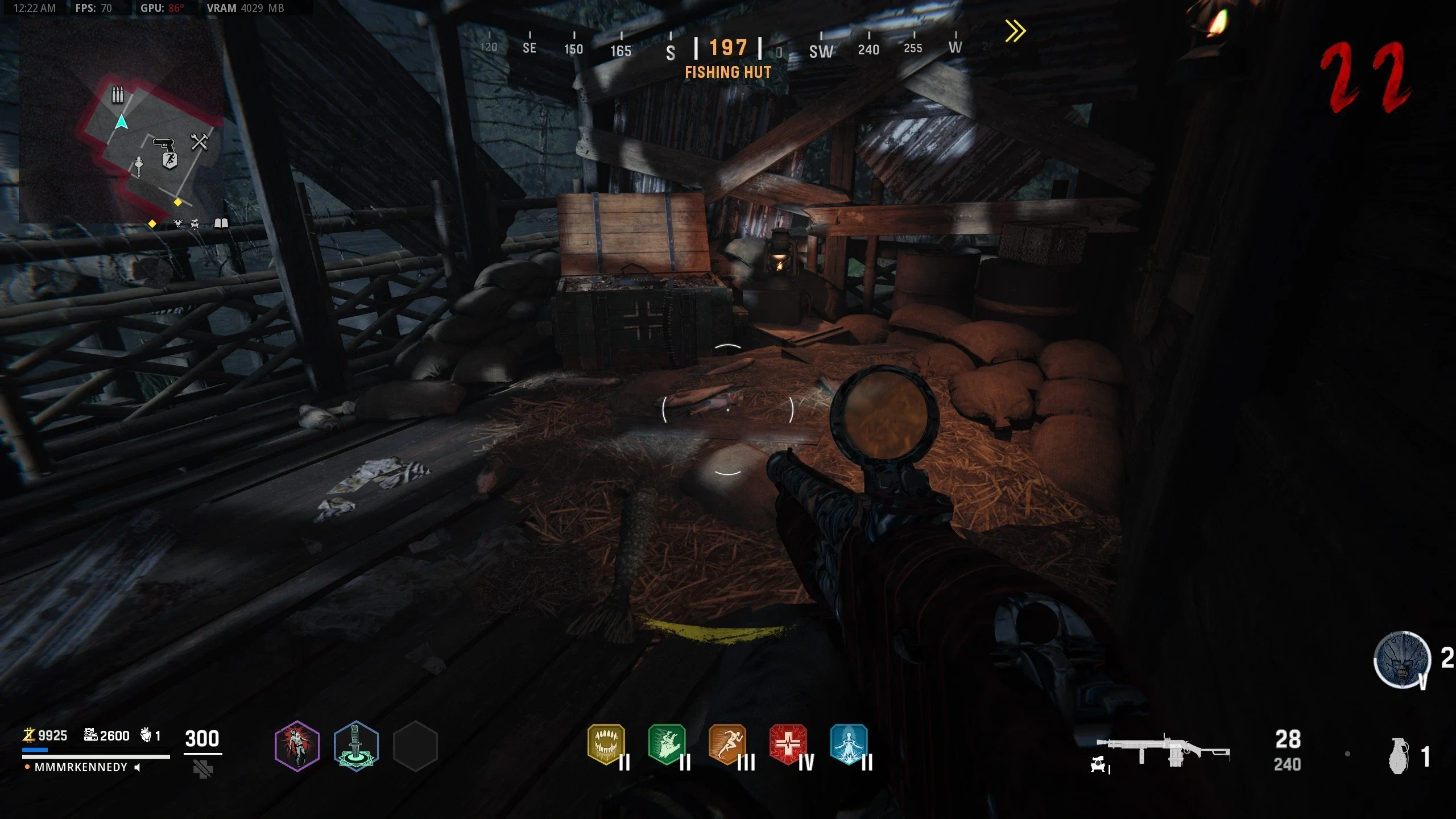Activate the Frost Blast field upgrade icon
The image size is (1456, 819).
coord(1402,660)
